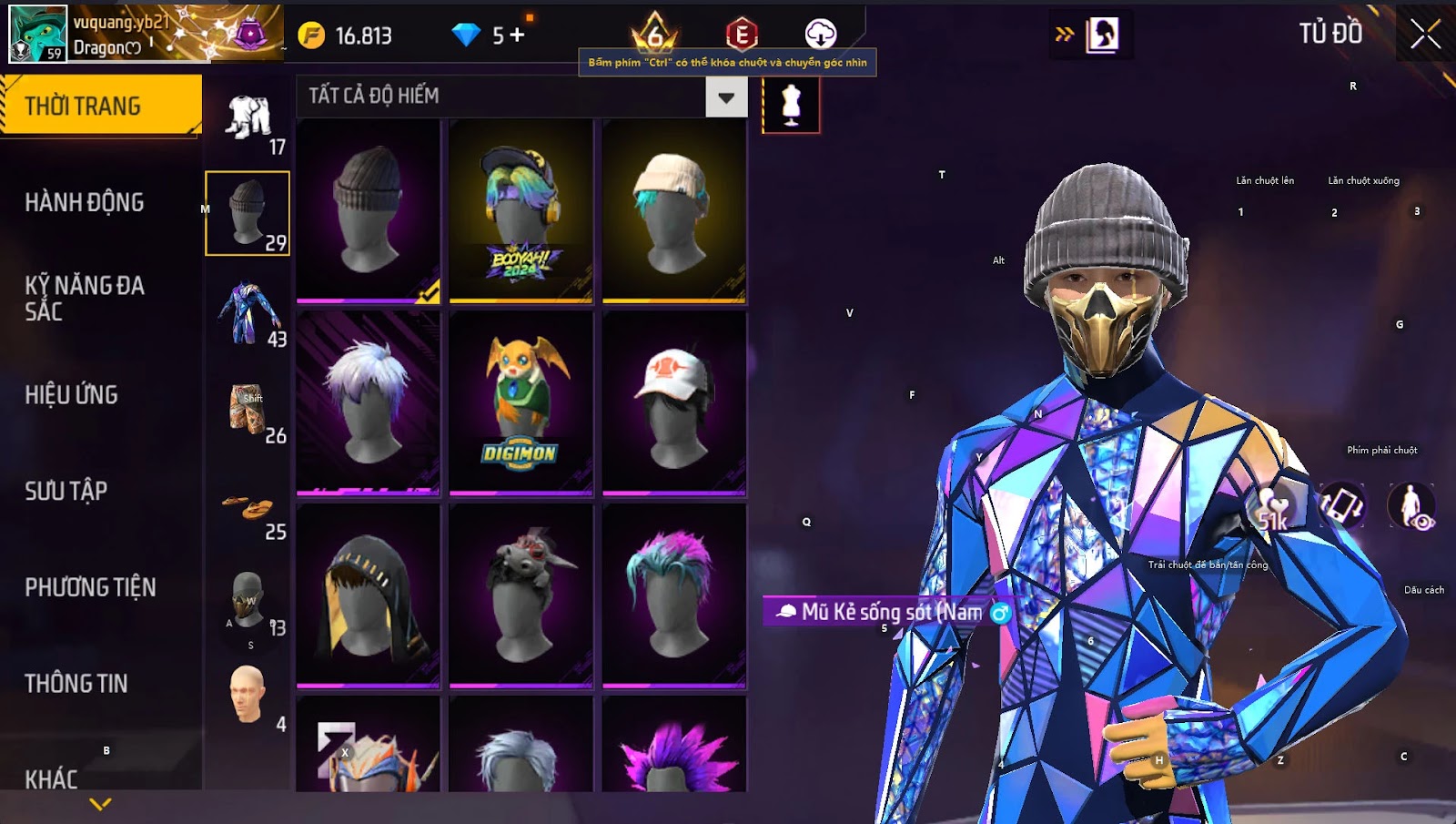Choose the Digimon Patamon head item
1456x824 pixels.
[x=521, y=403]
